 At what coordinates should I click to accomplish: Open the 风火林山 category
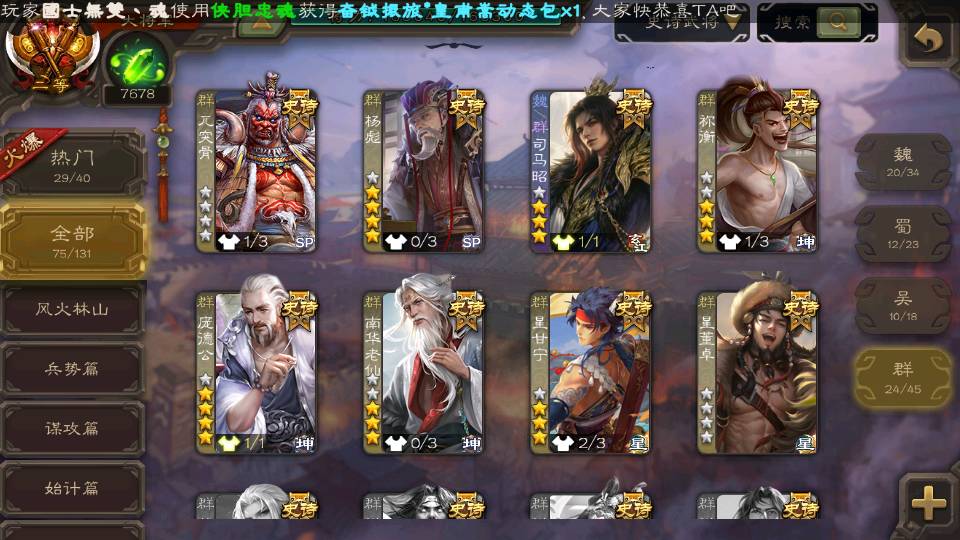tap(72, 310)
